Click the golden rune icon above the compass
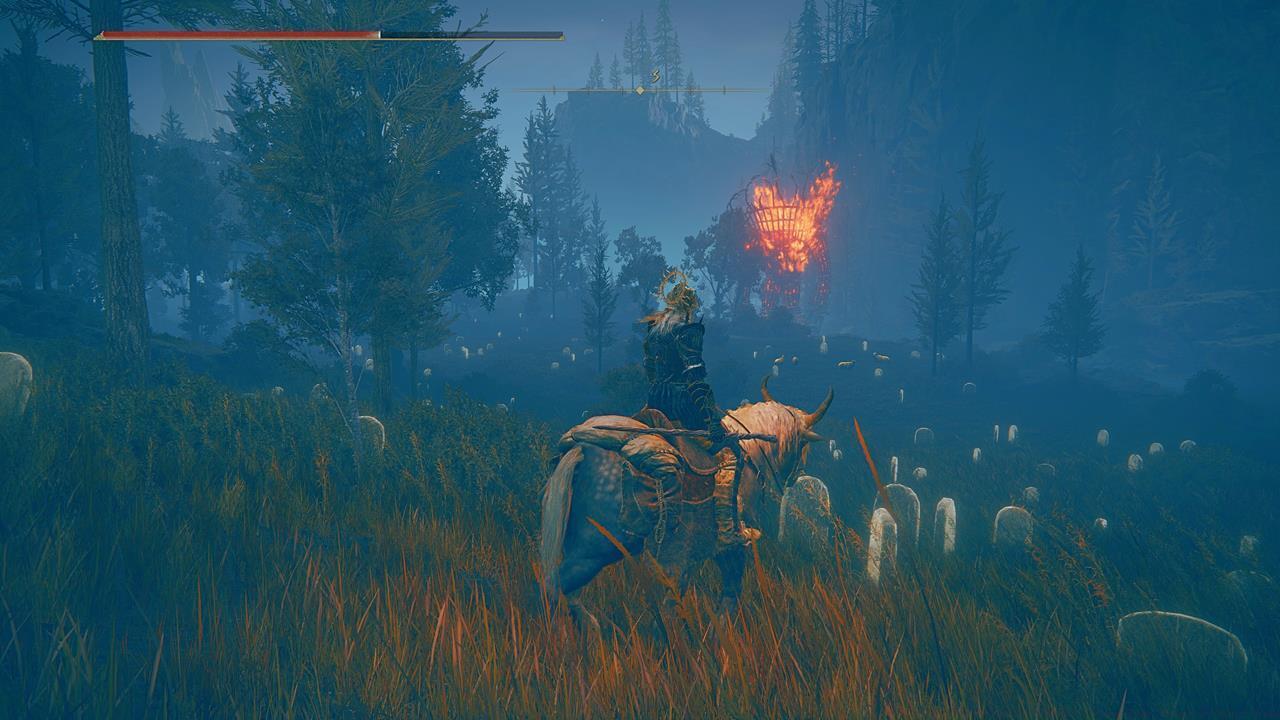 pyautogui.click(x=655, y=74)
